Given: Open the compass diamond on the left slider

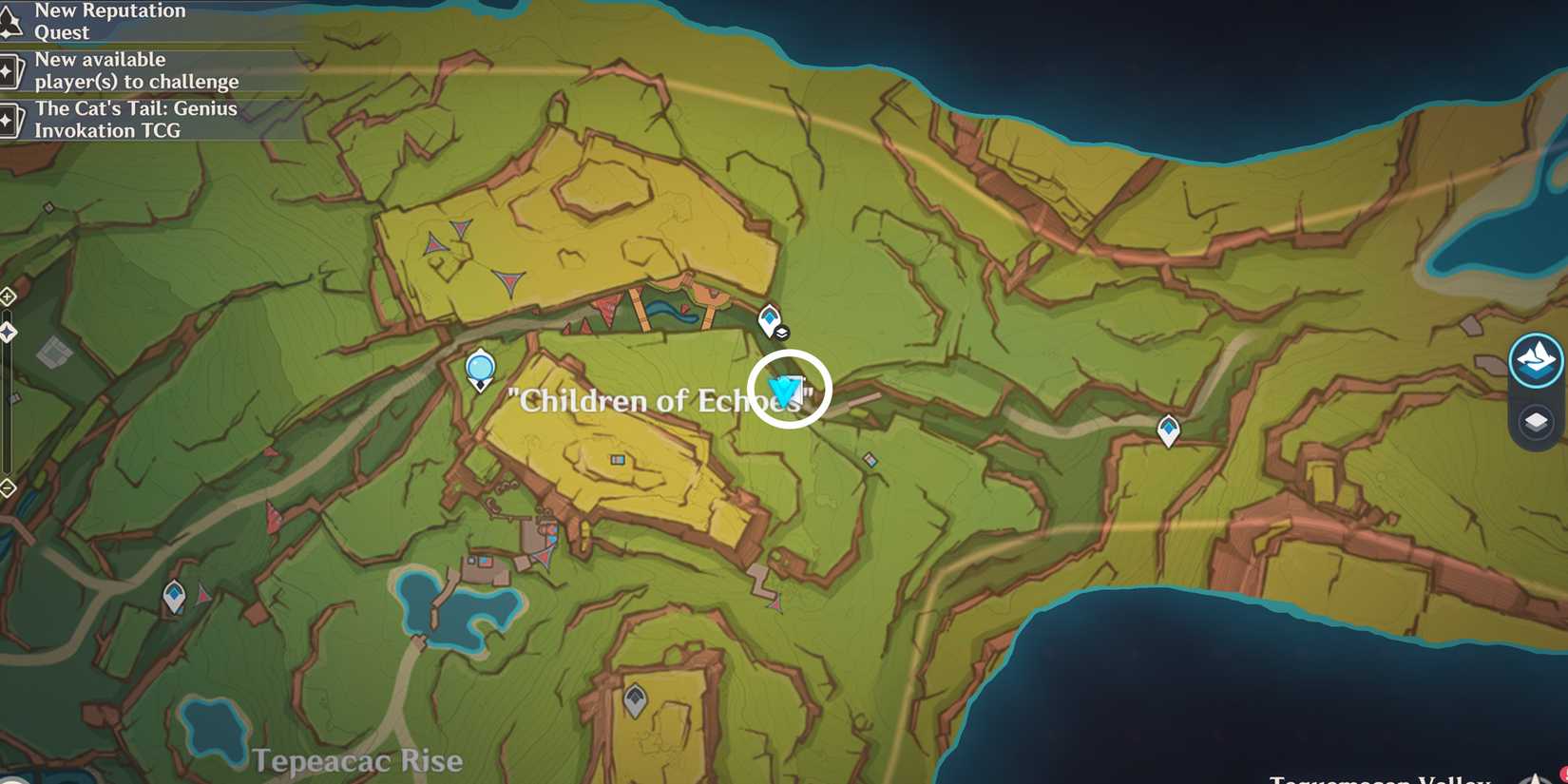Looking at the screenshot, I should pos(8,331).
